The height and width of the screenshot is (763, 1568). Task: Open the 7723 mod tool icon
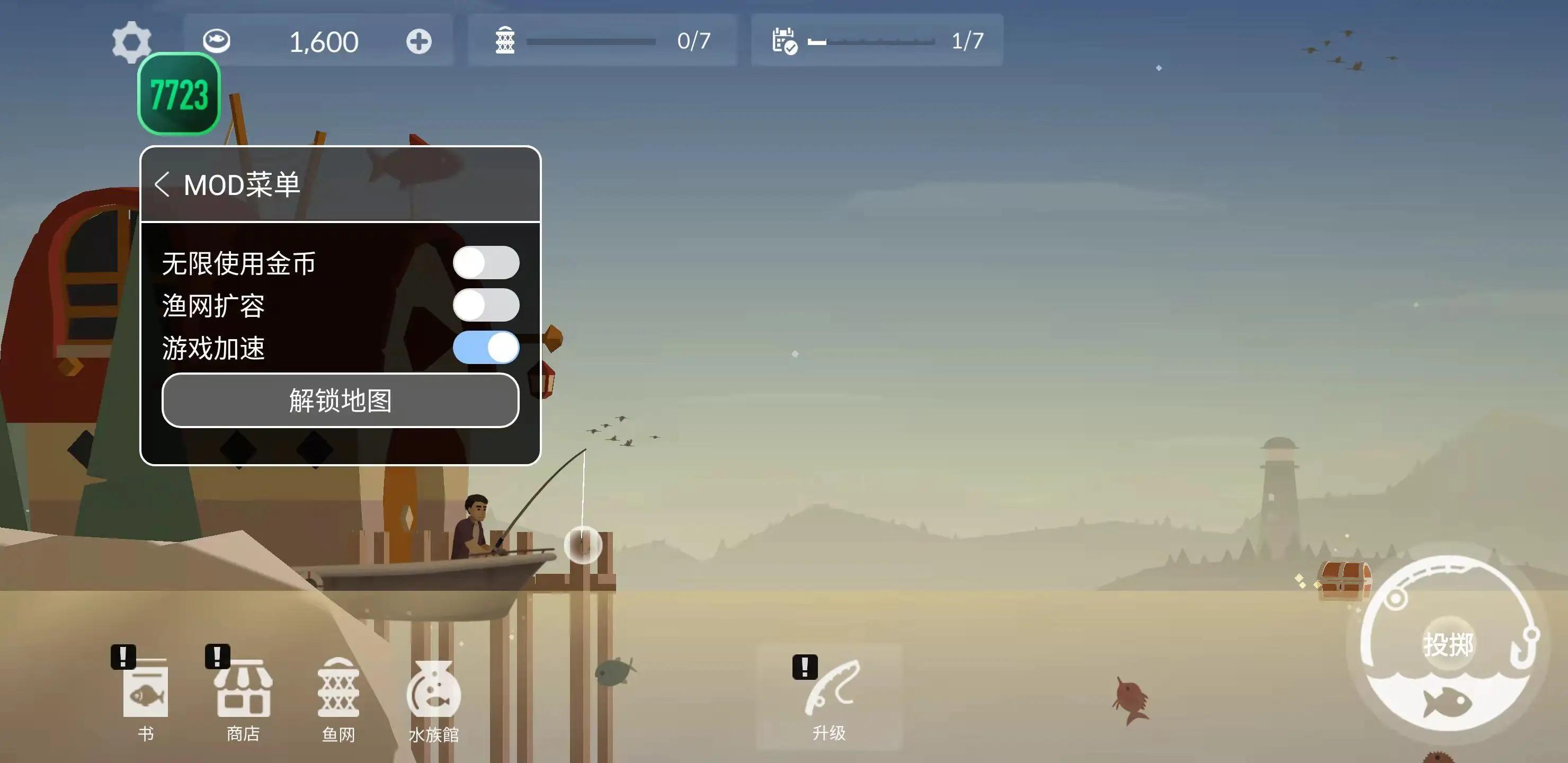coord(179,93)
